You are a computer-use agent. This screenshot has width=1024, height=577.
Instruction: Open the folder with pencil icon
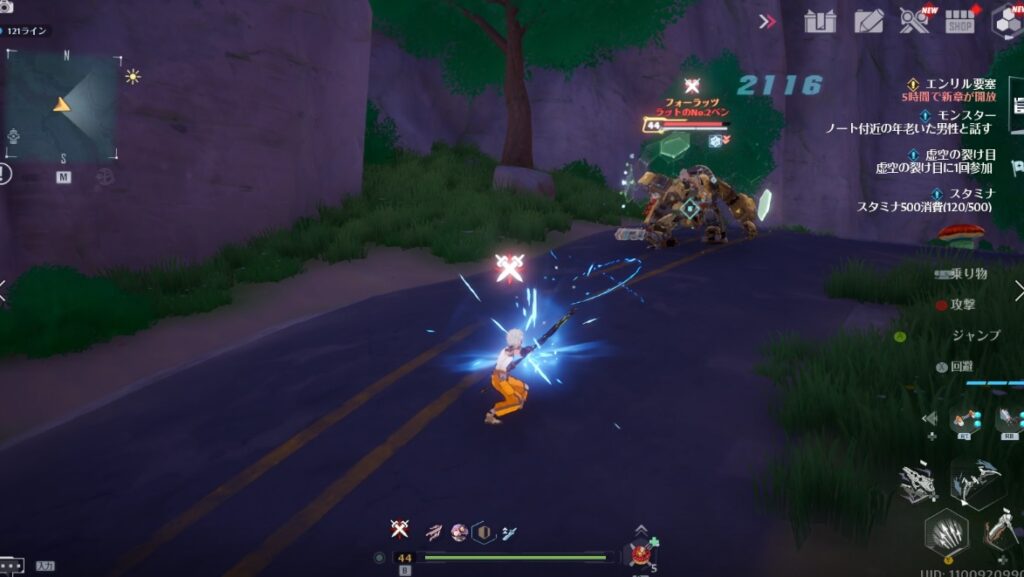tap(868, 21)
